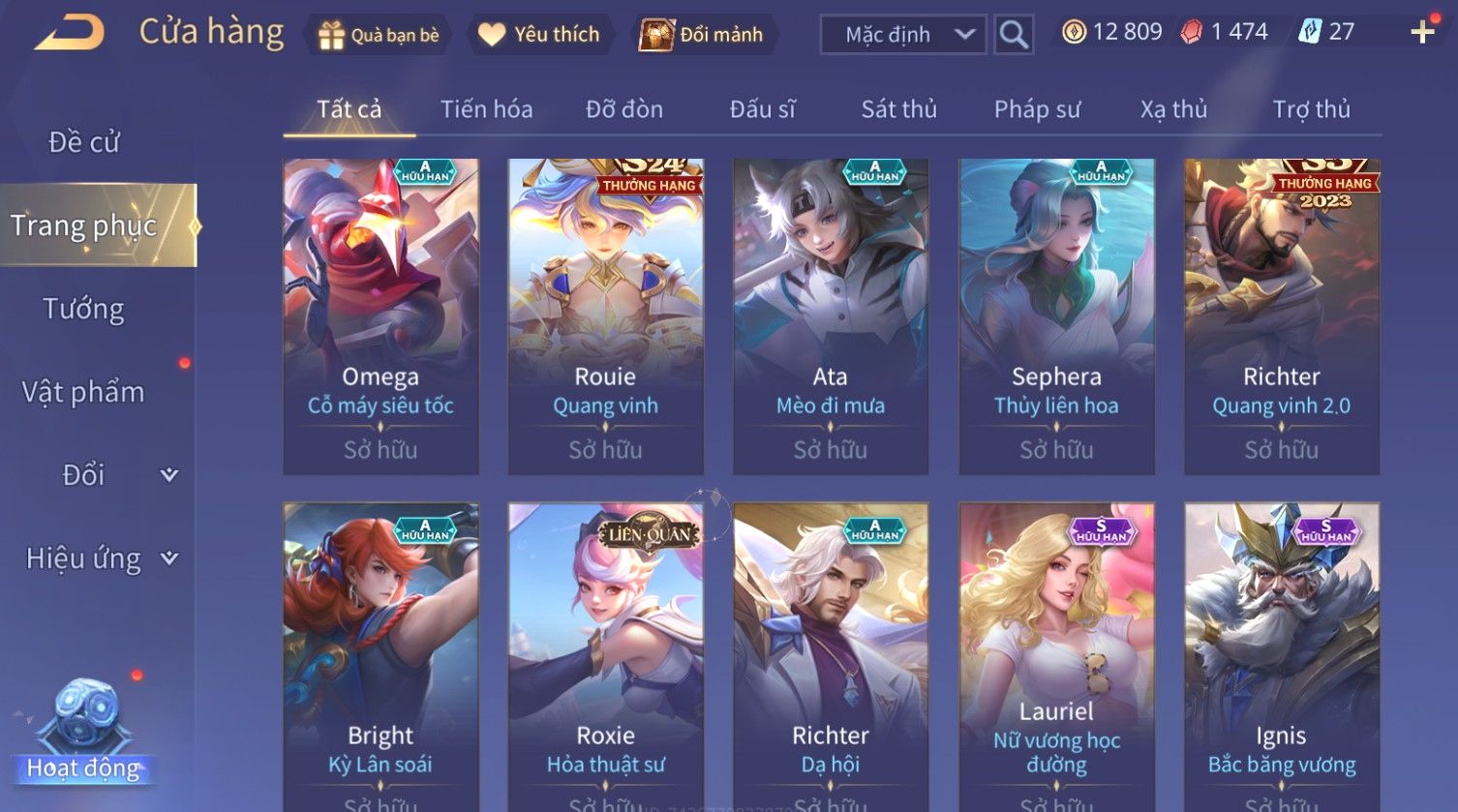The width and height of the screenshot is (1458, 812).
Task: Switch to the Tiến hóa tab
Action: tap(486, 109)
